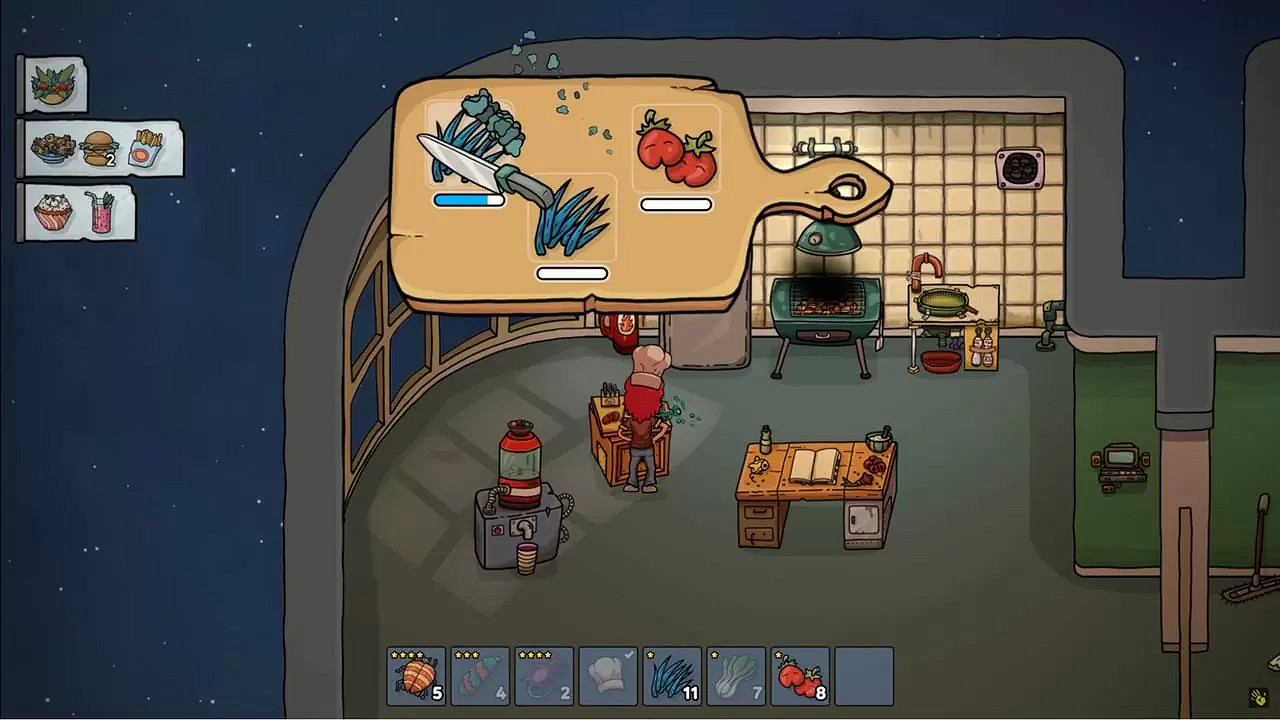Select the pink drink order icon
Image resolution: width=1280 pixels, height=720 pixels.
[x=103, y=214]
